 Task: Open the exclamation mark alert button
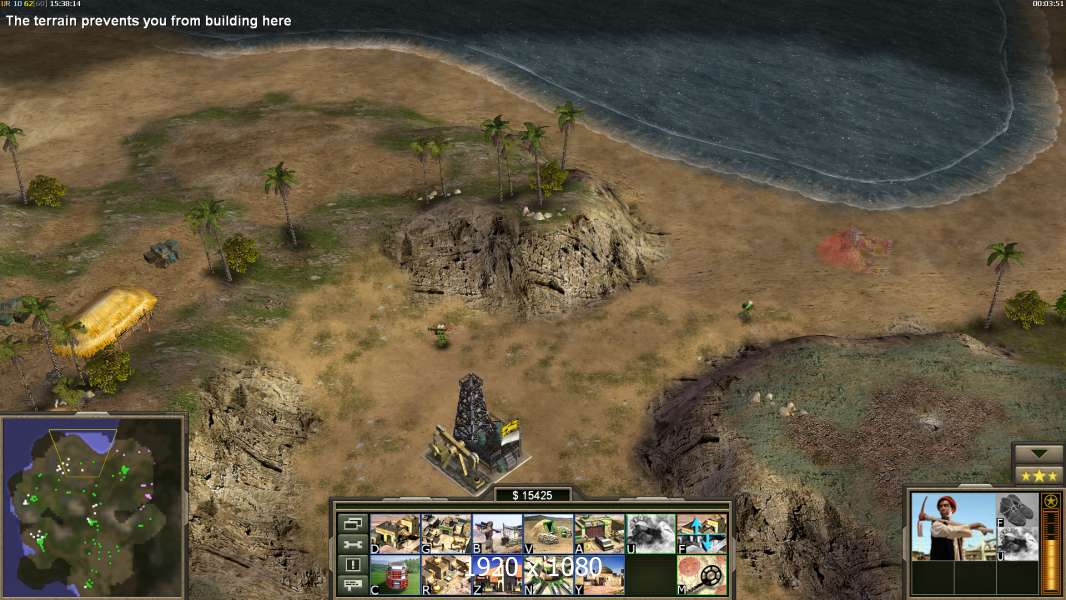tap(352, 565)
